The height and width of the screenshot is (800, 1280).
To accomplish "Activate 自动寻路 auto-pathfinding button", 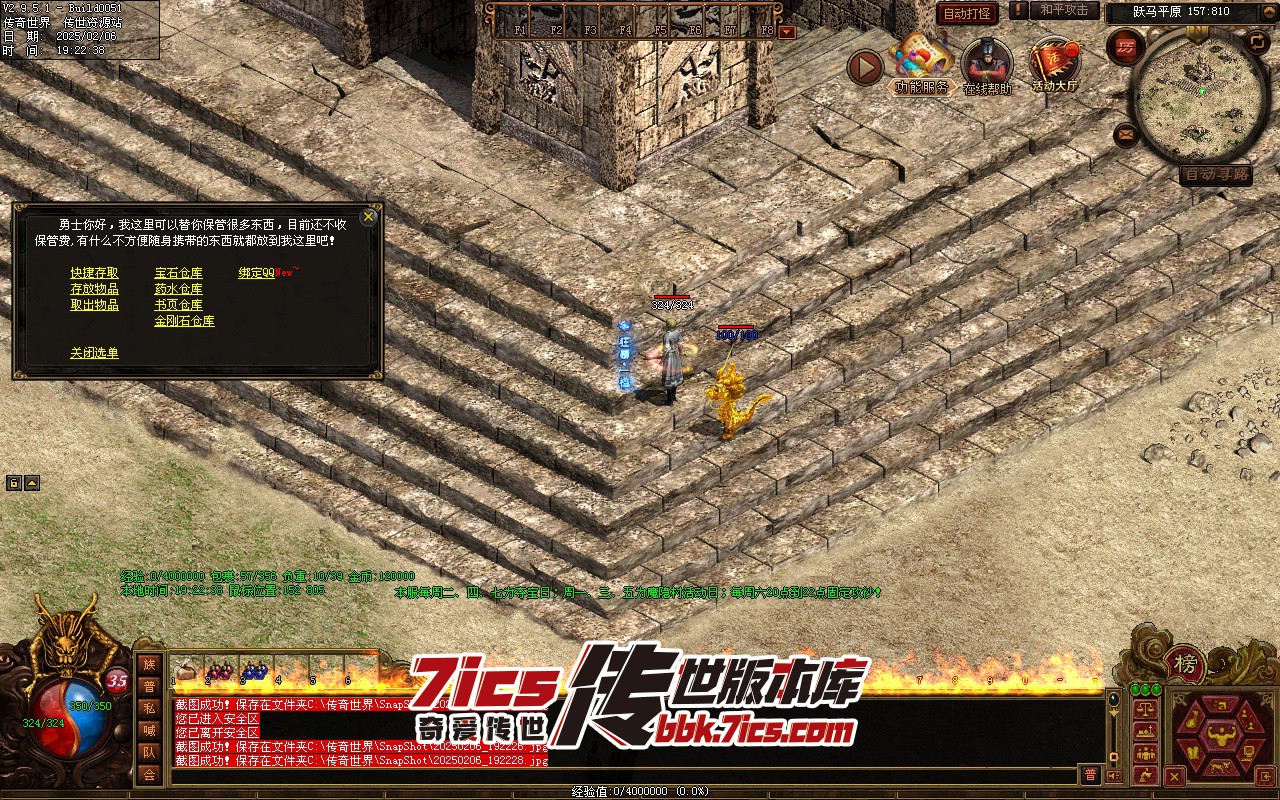I will pyautogui.click(x=1215, y=175).
